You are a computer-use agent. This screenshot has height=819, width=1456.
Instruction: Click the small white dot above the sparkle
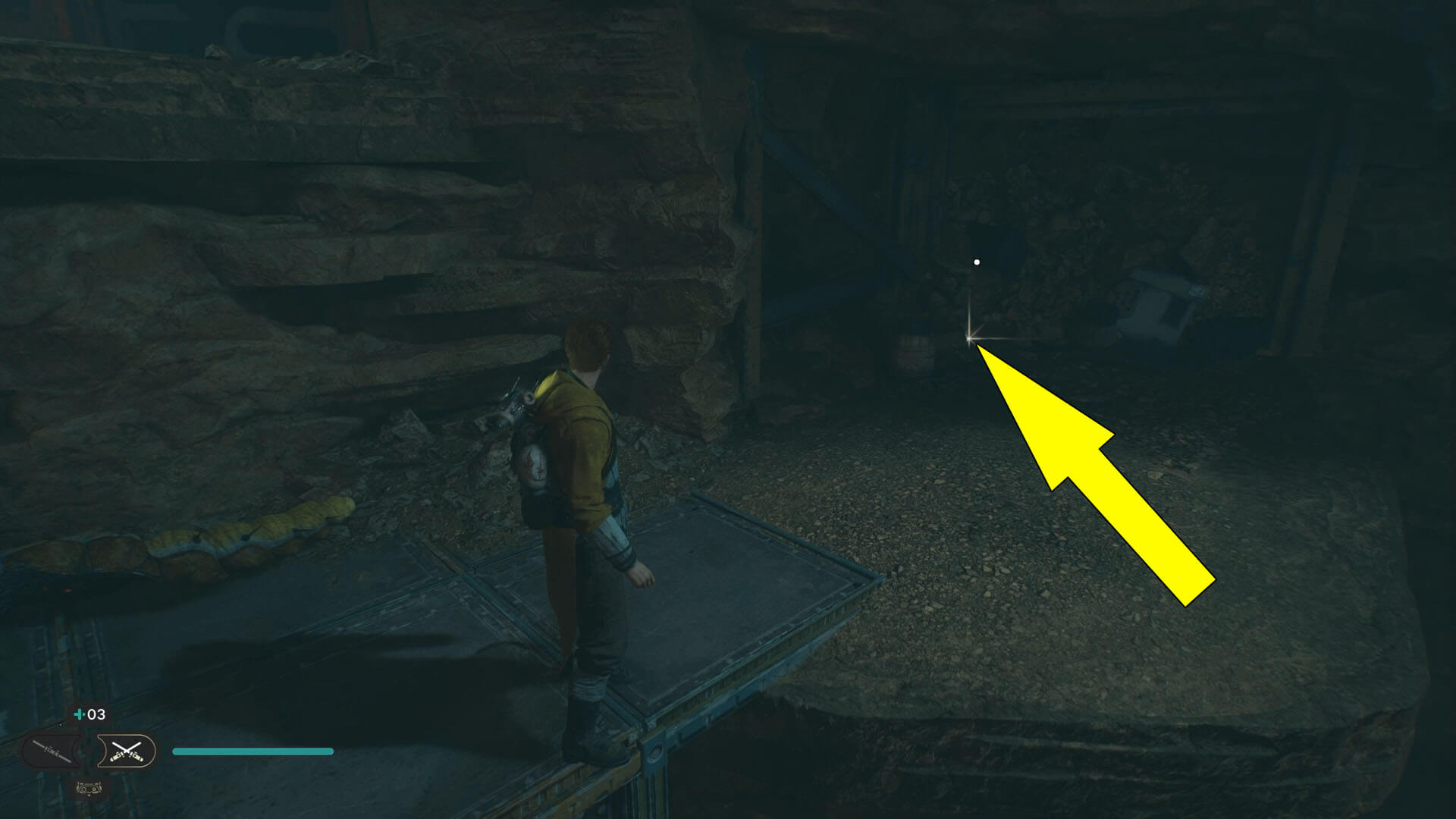tap(976, 261)
